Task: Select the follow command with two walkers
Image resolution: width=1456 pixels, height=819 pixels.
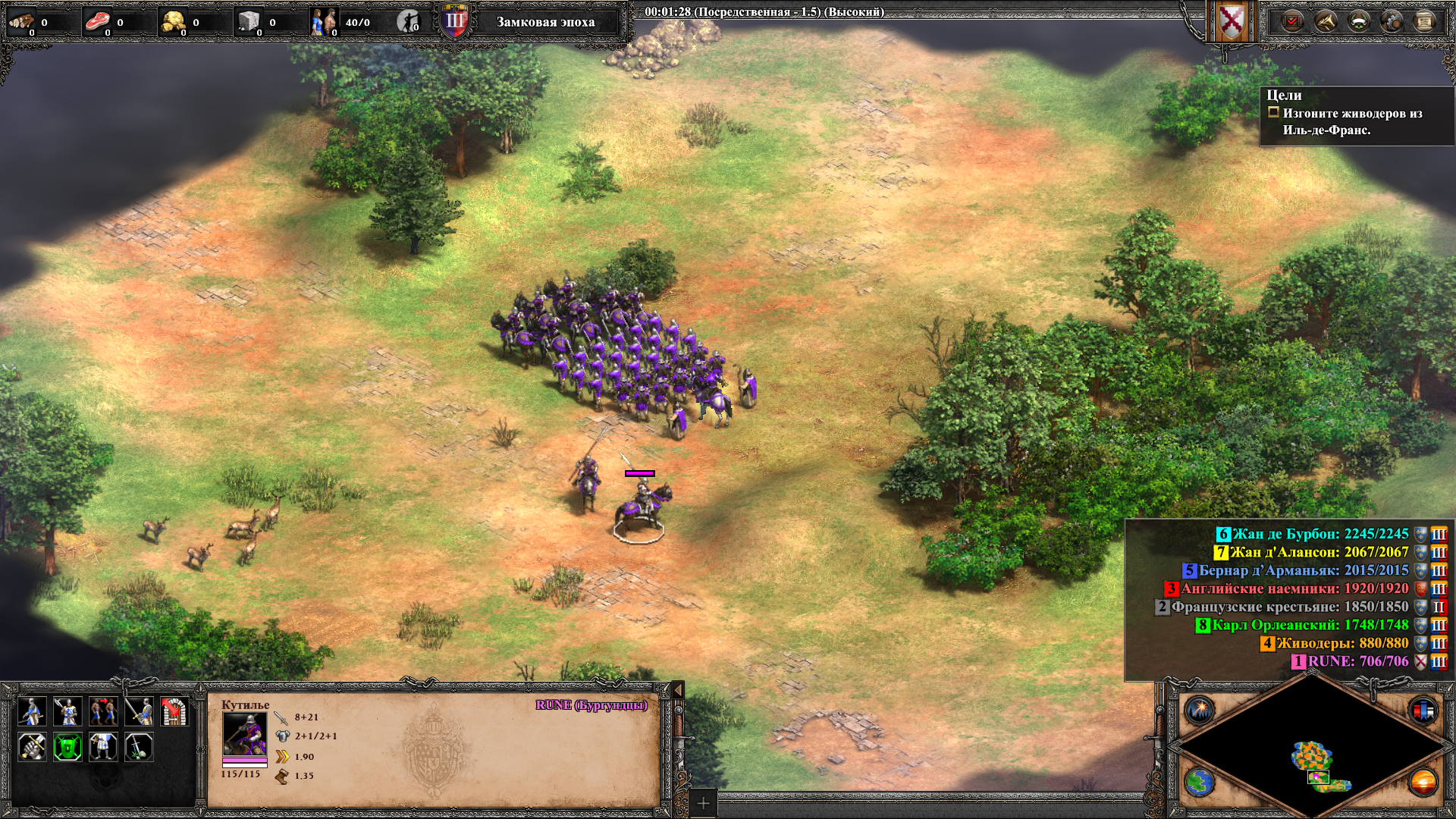Action: 103,711
